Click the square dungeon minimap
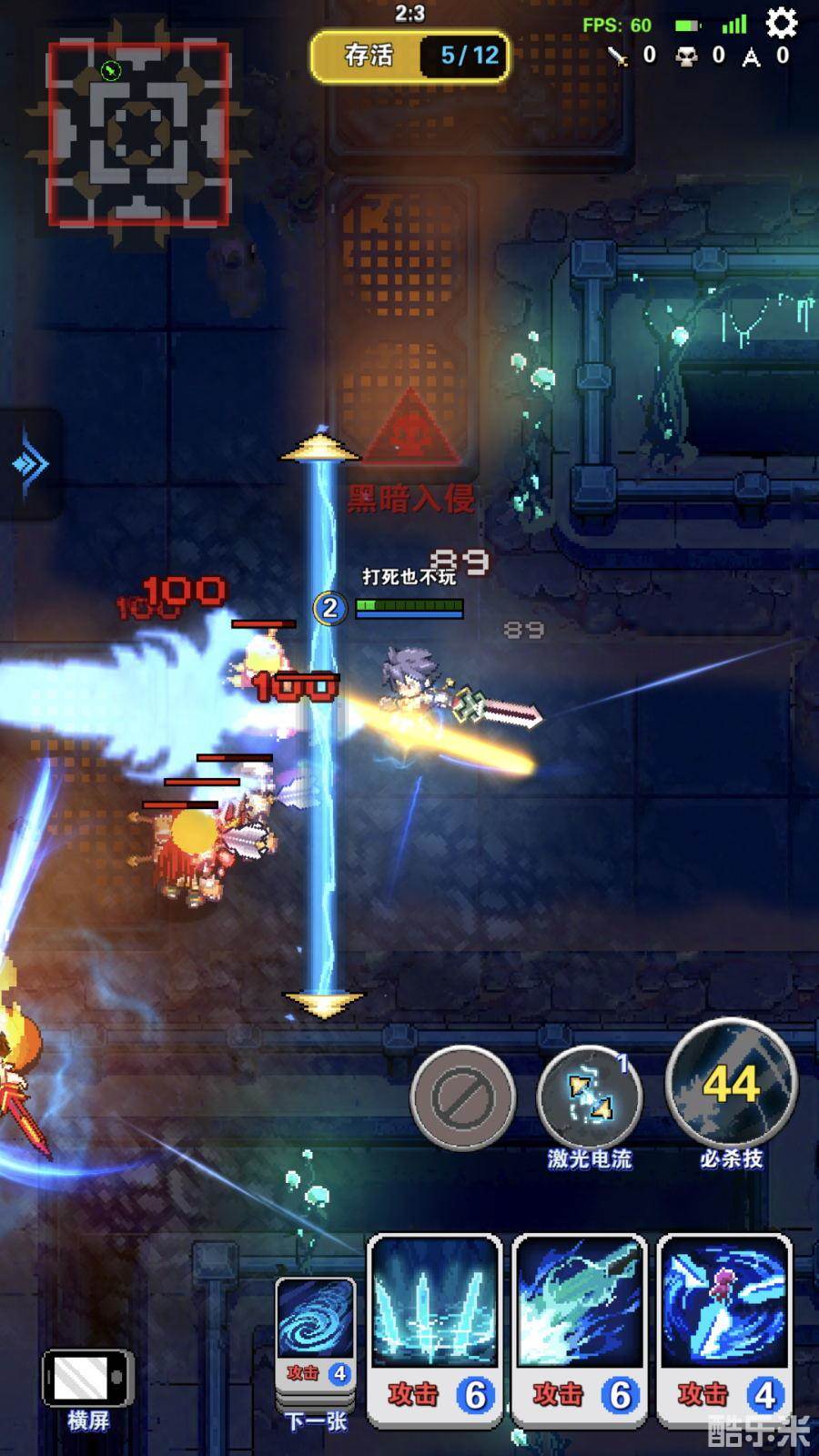 click(x=138, y=133)
